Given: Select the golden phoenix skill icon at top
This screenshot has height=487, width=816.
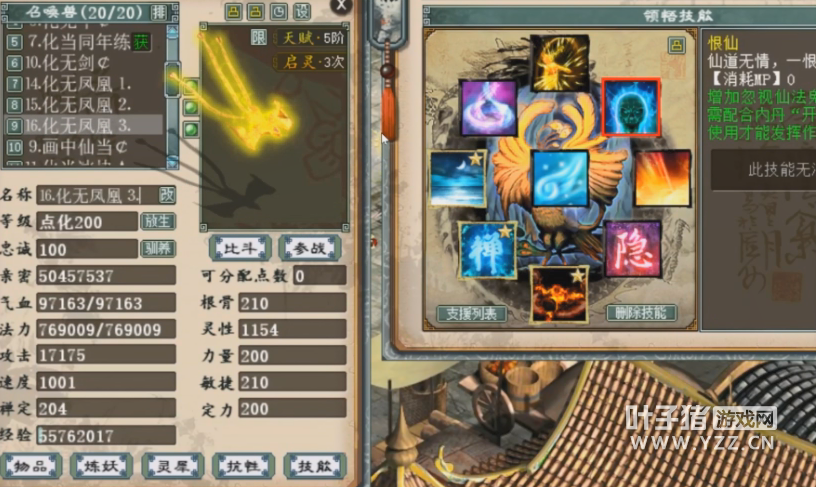Looking at the screenshot, I should pos(560,63).
